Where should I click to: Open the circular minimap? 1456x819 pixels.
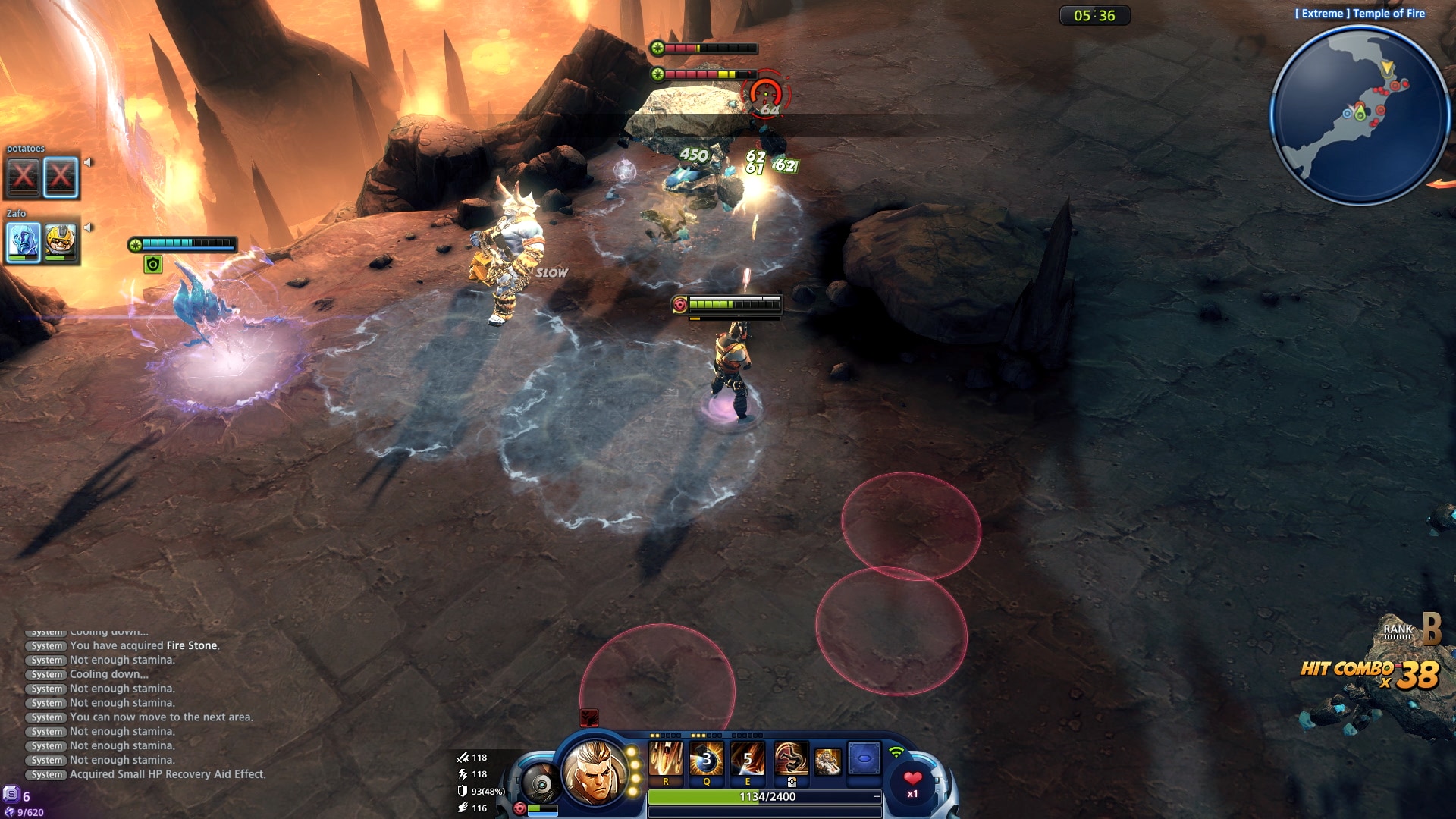pyautogui.click(x=1360, y=116)
